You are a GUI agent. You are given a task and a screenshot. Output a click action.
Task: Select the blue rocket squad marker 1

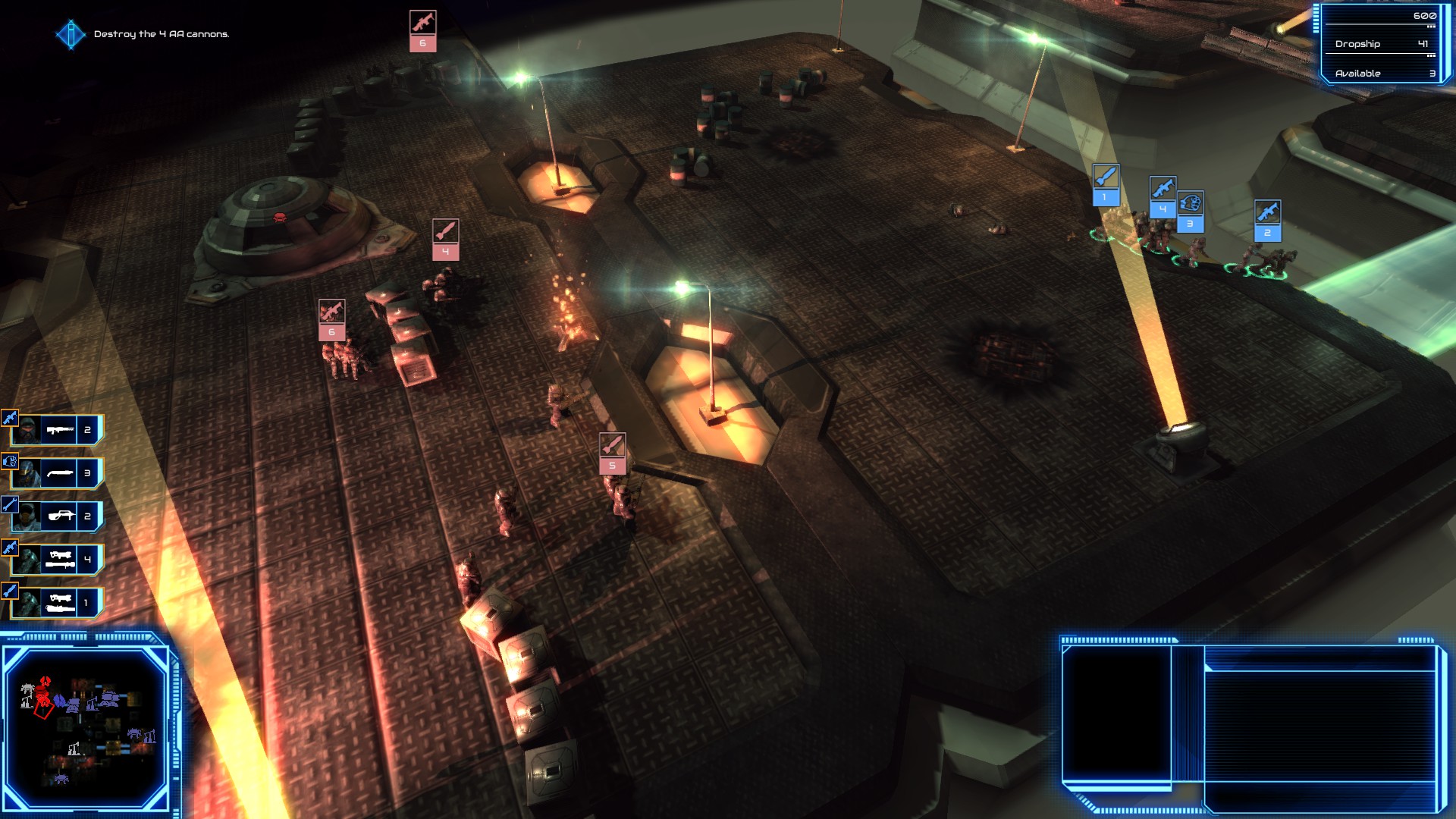(1105, 185)
